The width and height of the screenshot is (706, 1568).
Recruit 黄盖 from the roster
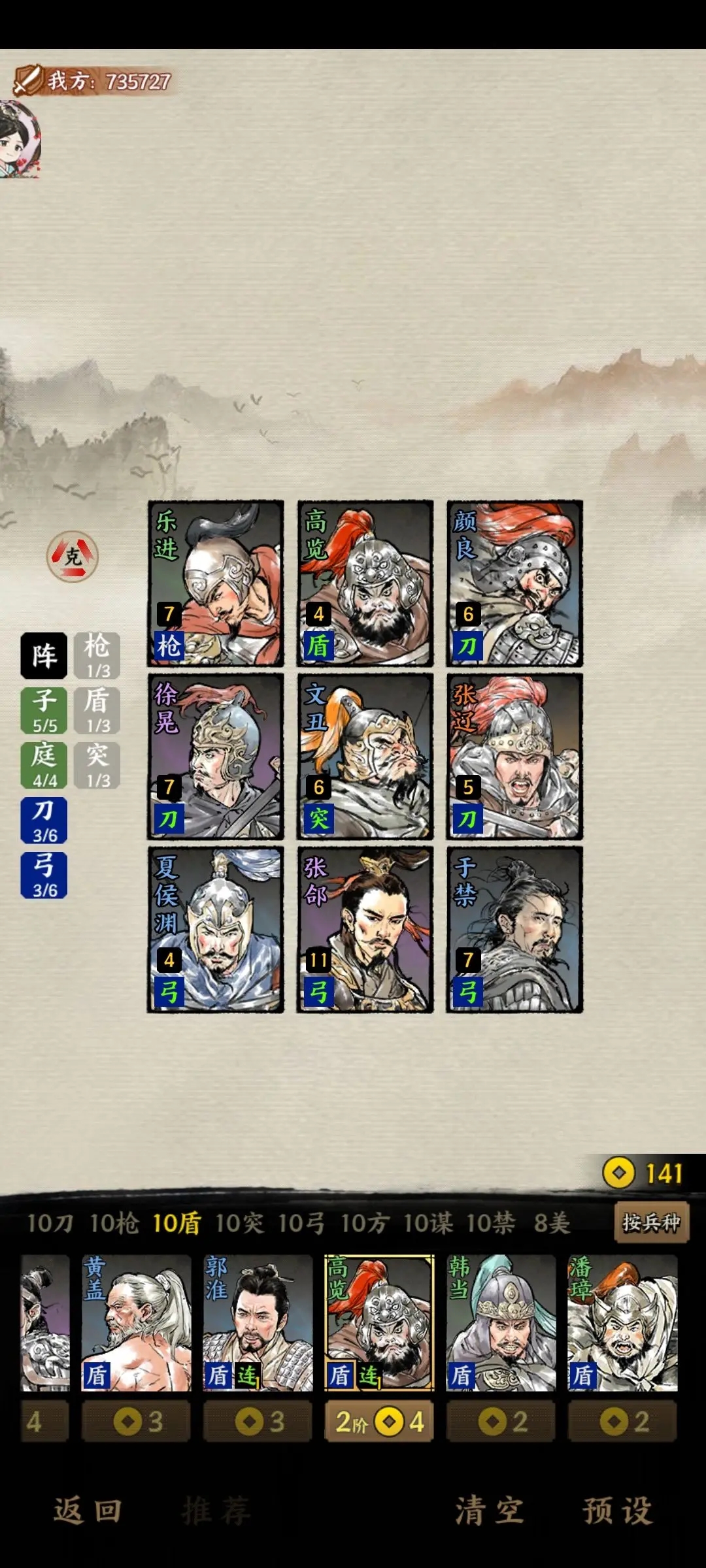tap(136, 1323)
